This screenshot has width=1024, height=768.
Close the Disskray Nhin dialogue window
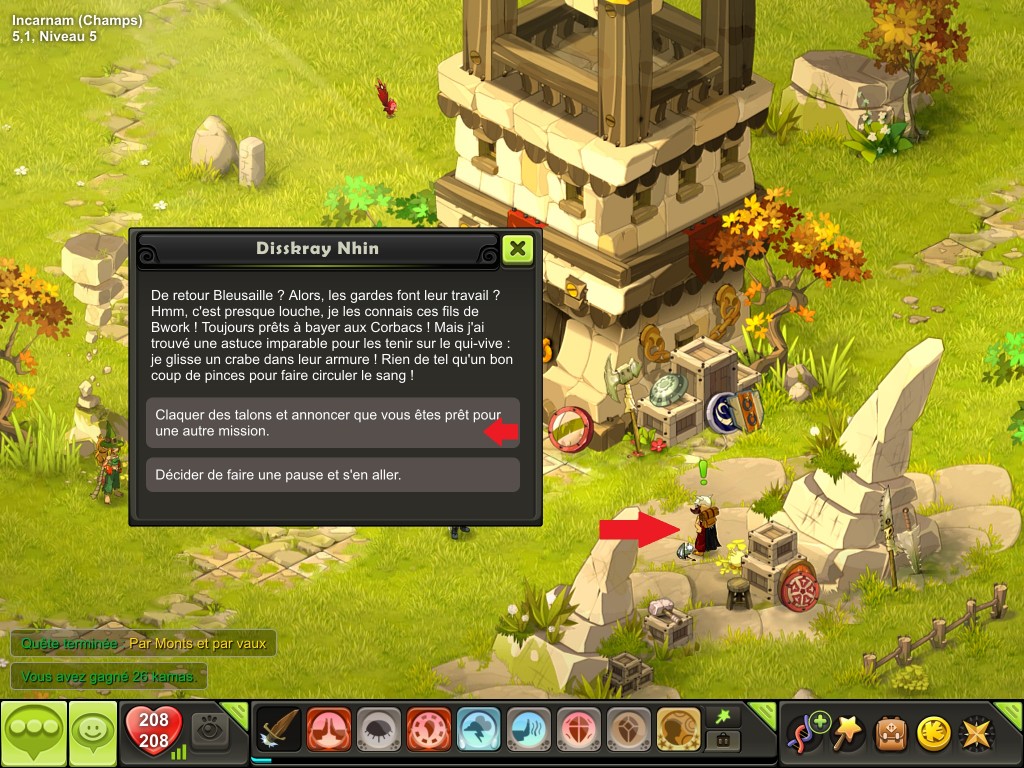click(x=517, y=248)
